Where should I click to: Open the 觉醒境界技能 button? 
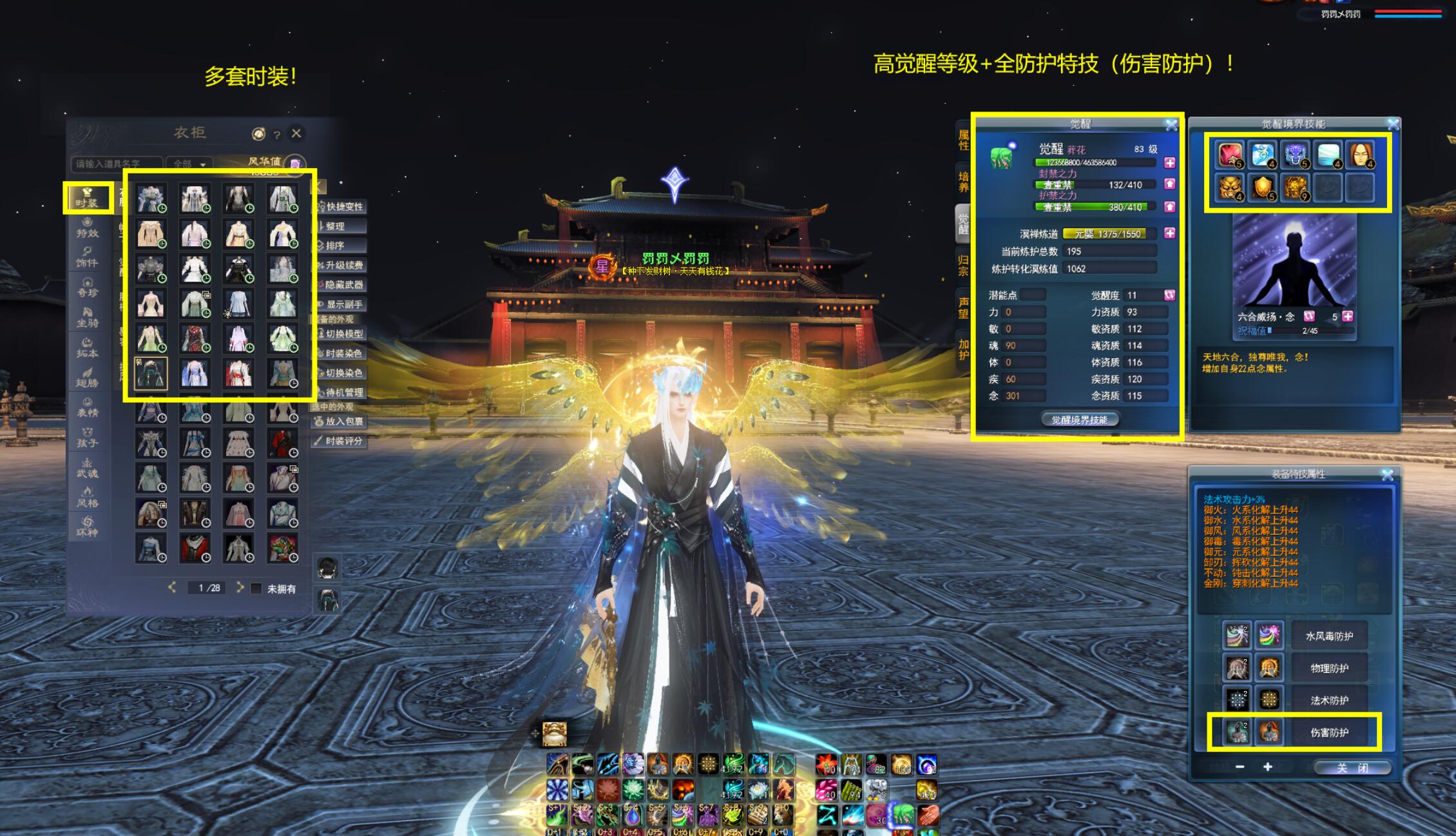(1080, 420)
